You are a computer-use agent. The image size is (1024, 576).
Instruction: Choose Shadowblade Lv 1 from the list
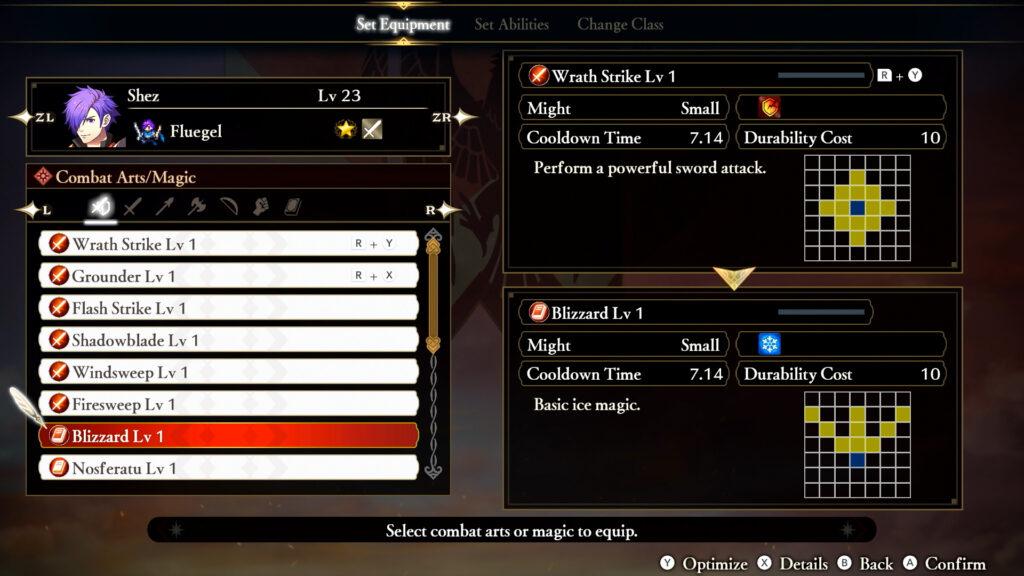coord(228,340)
